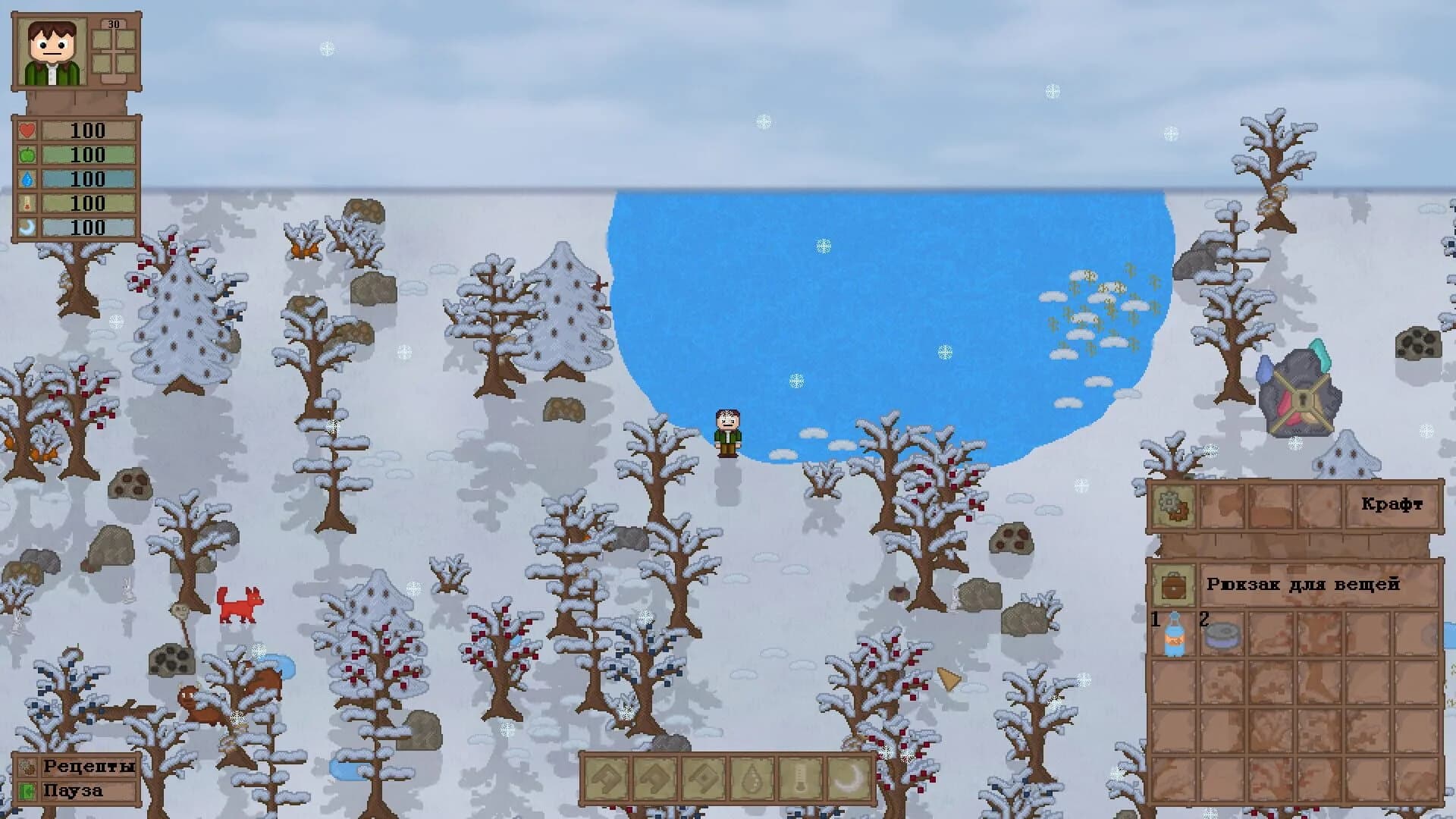Open the Рецепты recipes list
Viewport: 1456px width, 819px height.
pyautogui.click(x=89, y=766)
